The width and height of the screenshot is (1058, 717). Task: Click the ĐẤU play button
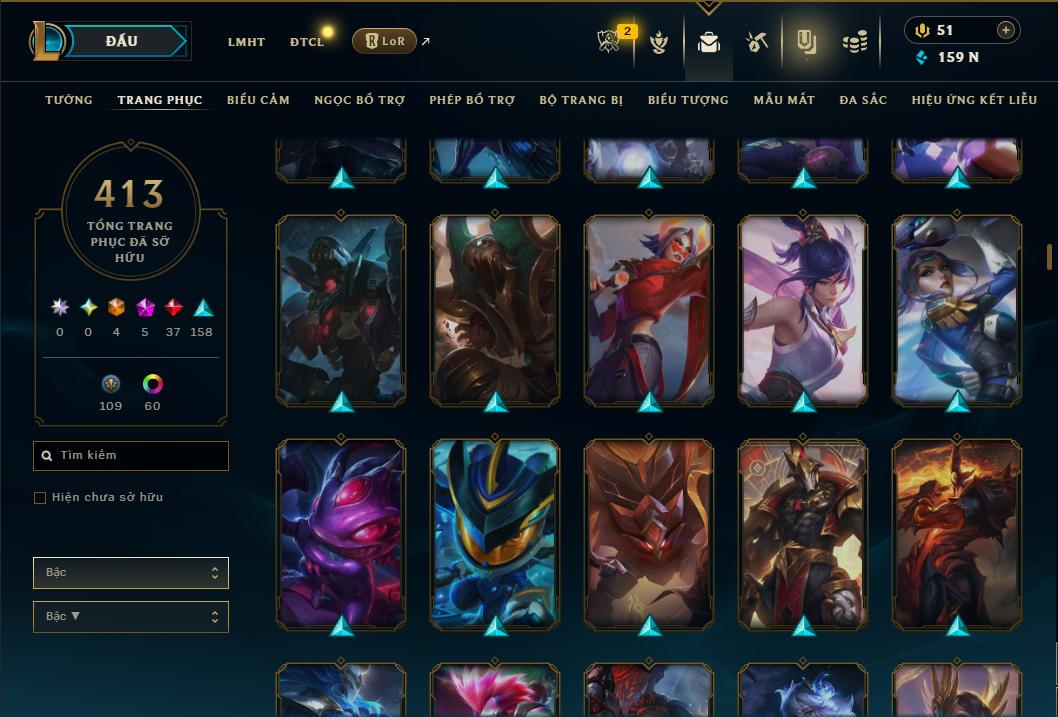[121, 41]
